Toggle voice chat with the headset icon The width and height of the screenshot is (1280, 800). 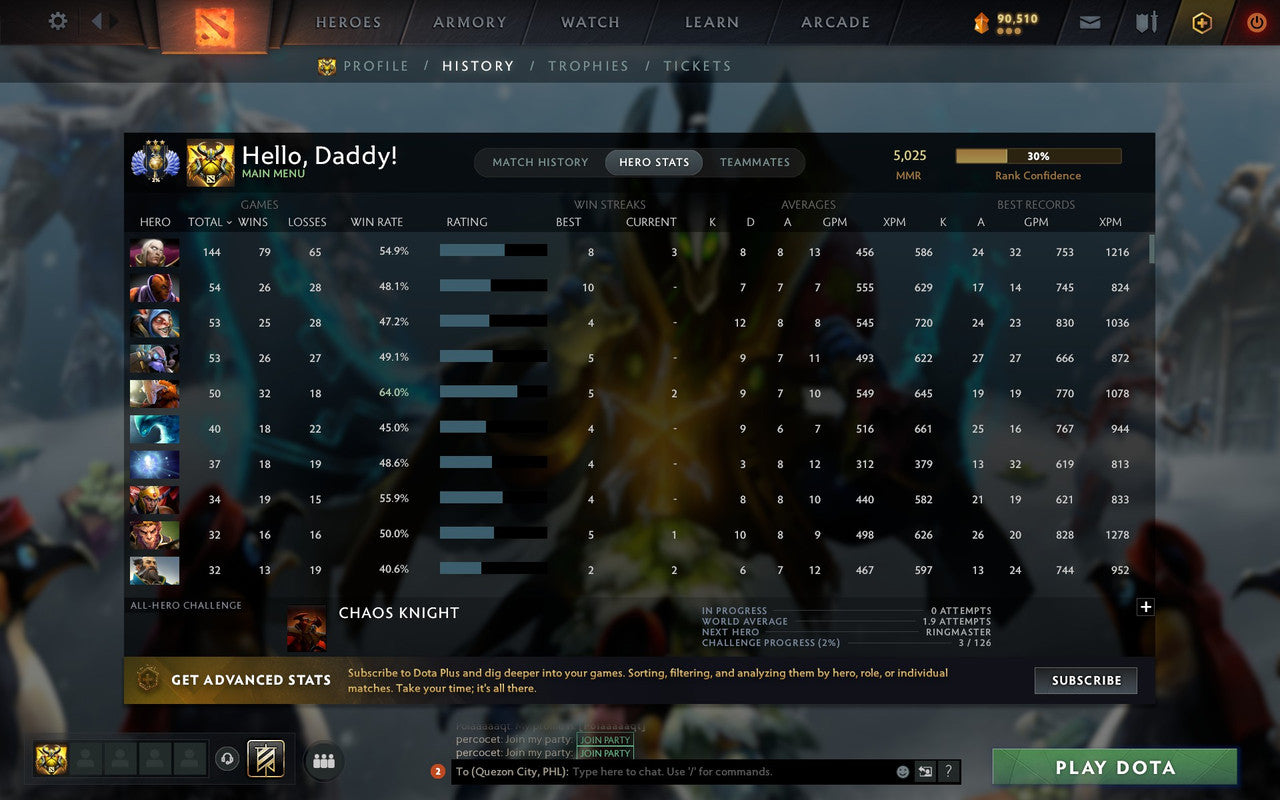click(228, 760)
